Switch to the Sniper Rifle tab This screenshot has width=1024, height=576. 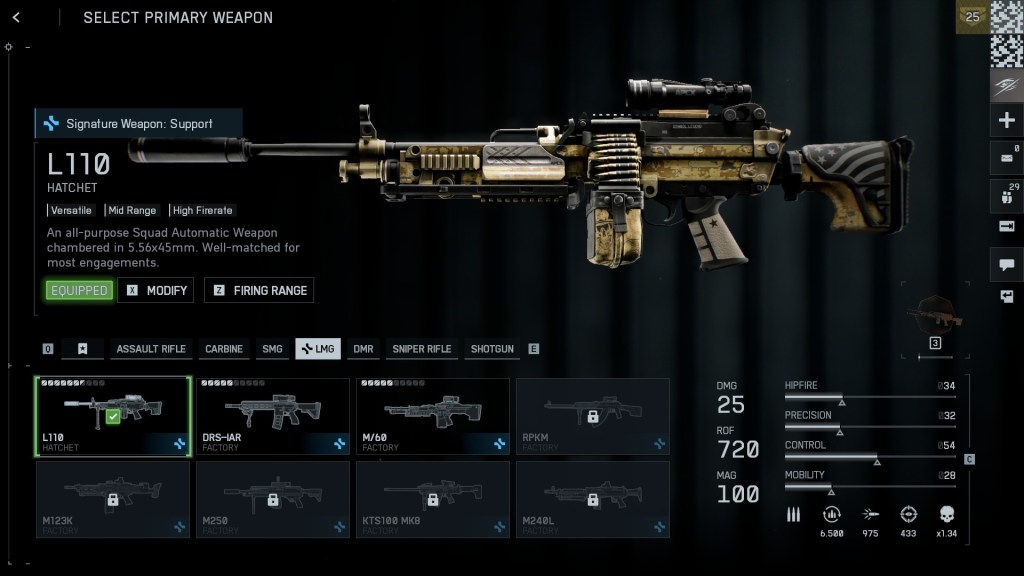421,349
